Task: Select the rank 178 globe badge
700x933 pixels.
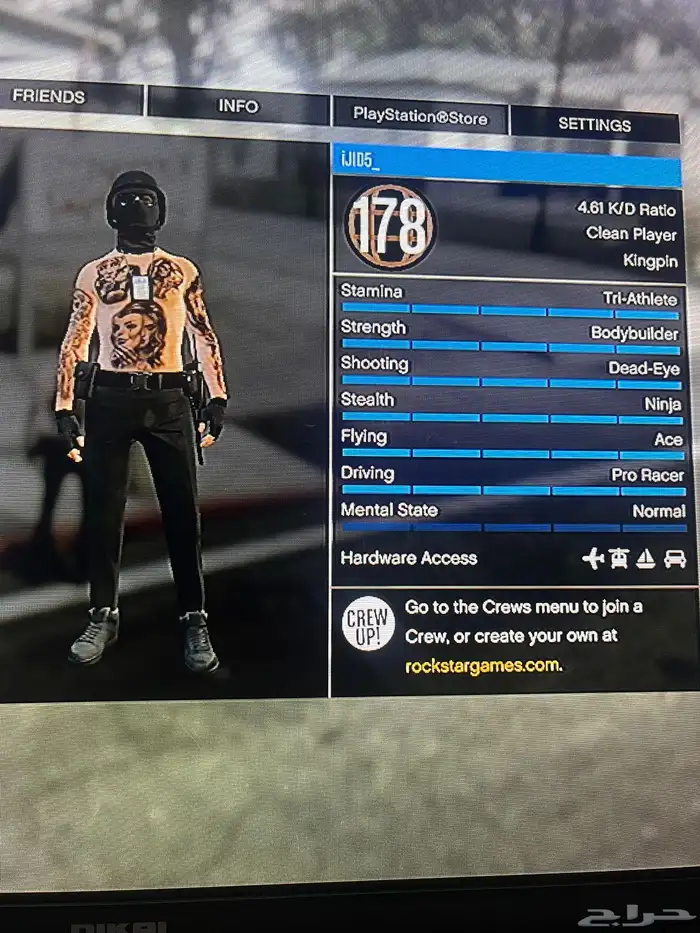Action: [391, 226]
